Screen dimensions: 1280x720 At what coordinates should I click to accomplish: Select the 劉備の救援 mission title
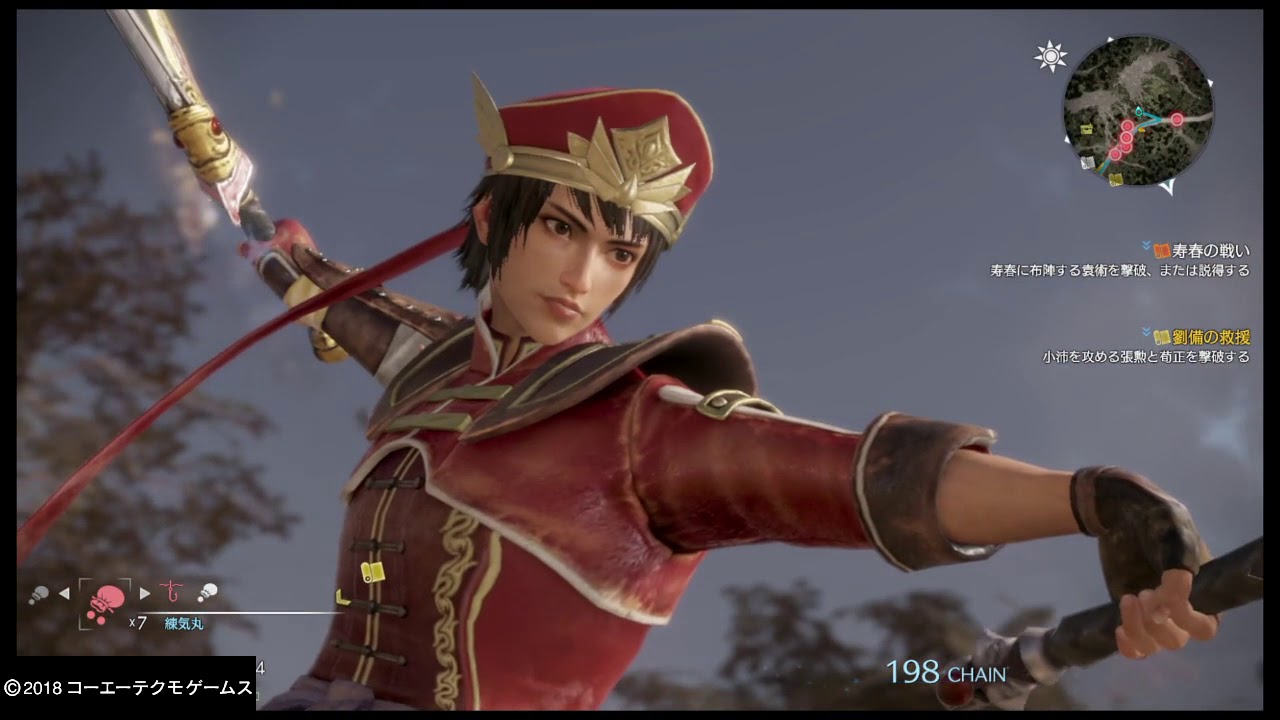point(1213,336)
